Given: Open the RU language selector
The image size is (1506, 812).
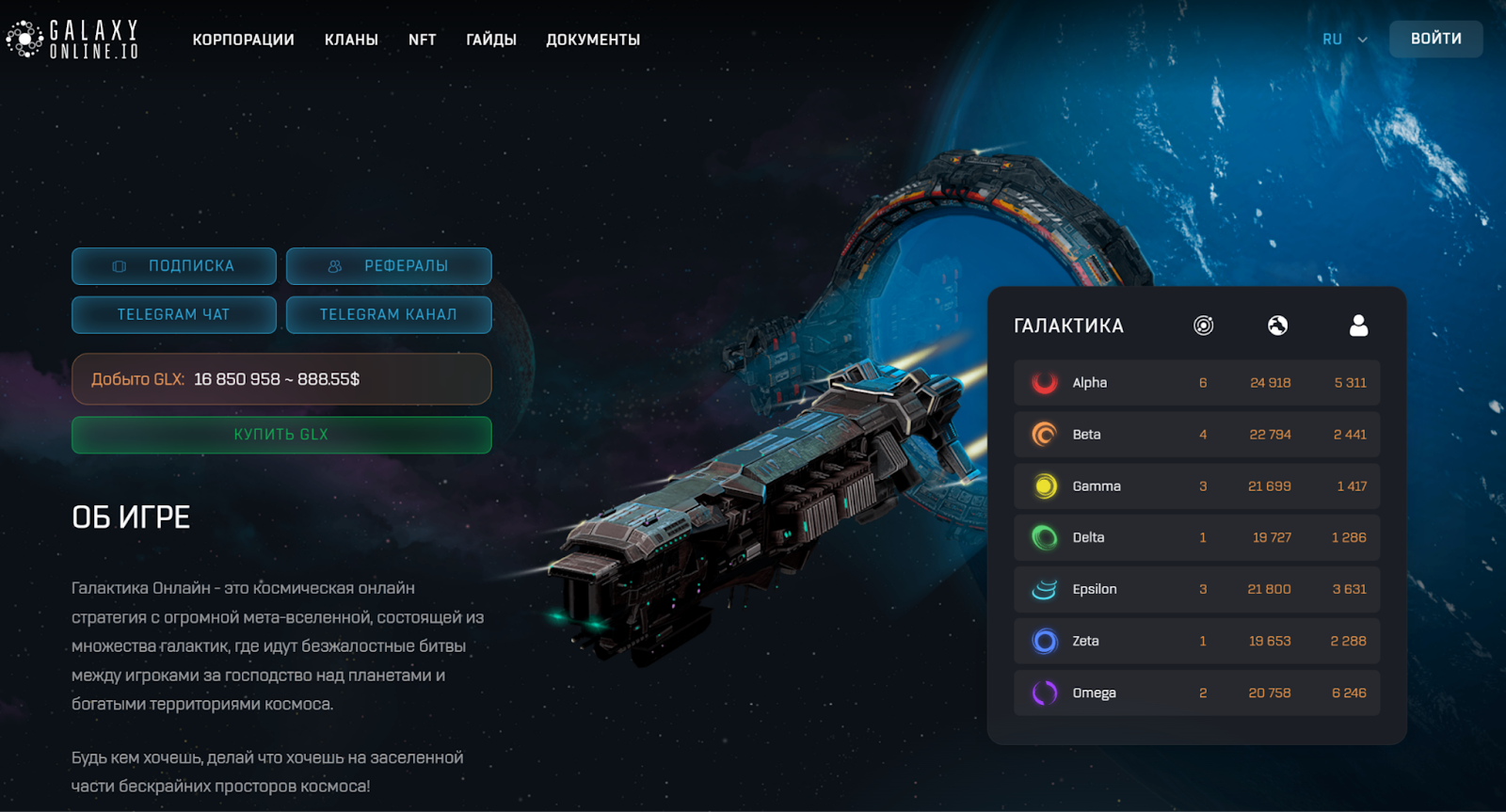Looking at the screenshot, I should tap(1344, 39).
